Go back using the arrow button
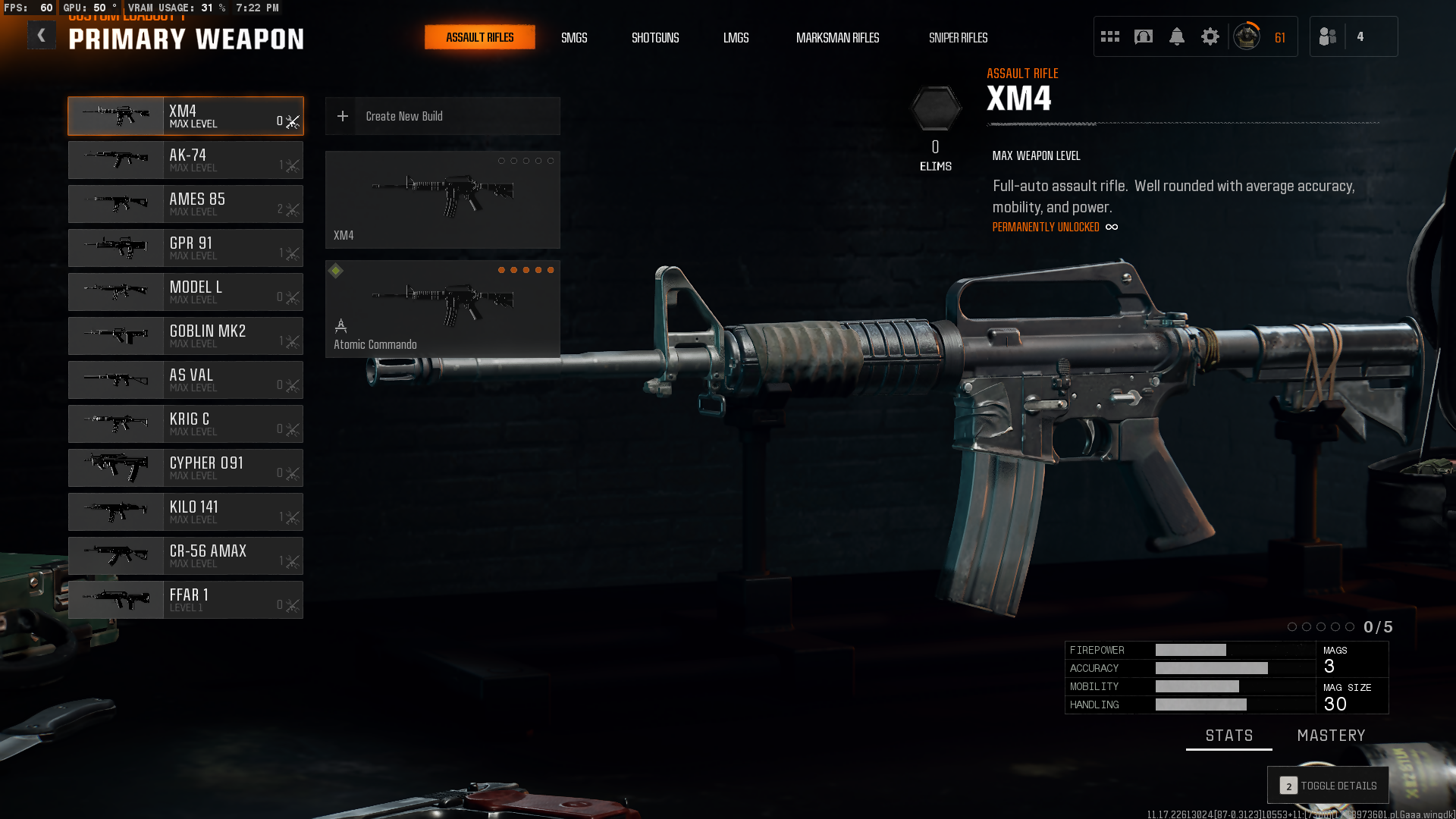The width and height of the screenshot is (1456, 819). [41, 36]
